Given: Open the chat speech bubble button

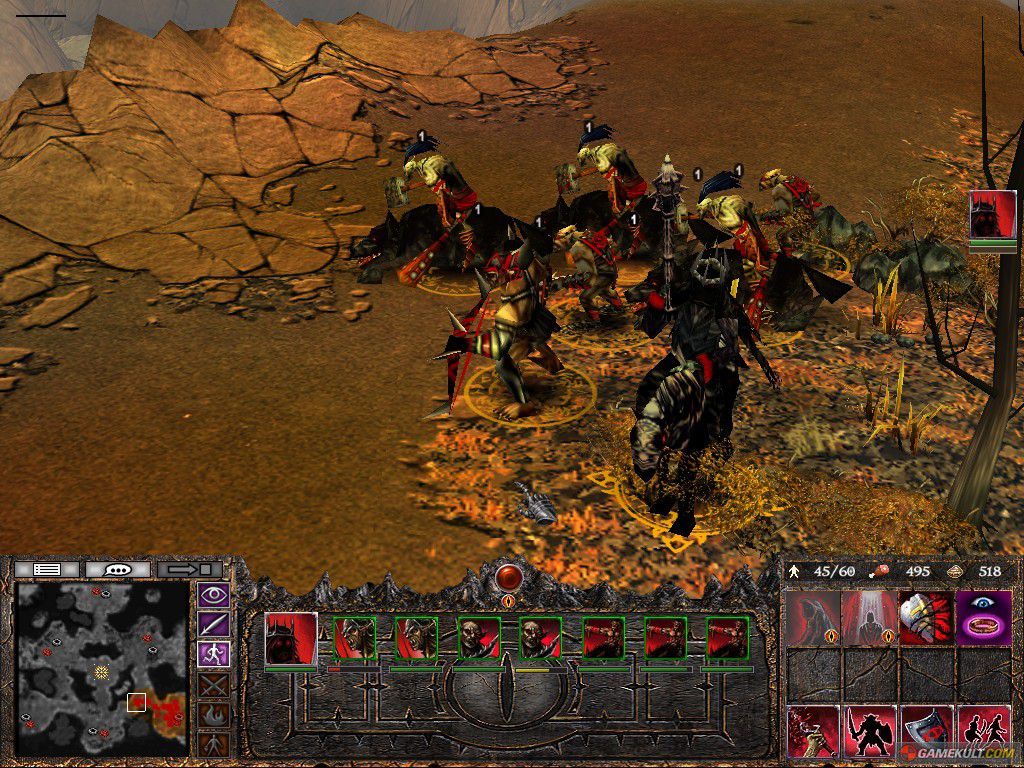Looking at the screenshot, I should [x=118, y=569].
